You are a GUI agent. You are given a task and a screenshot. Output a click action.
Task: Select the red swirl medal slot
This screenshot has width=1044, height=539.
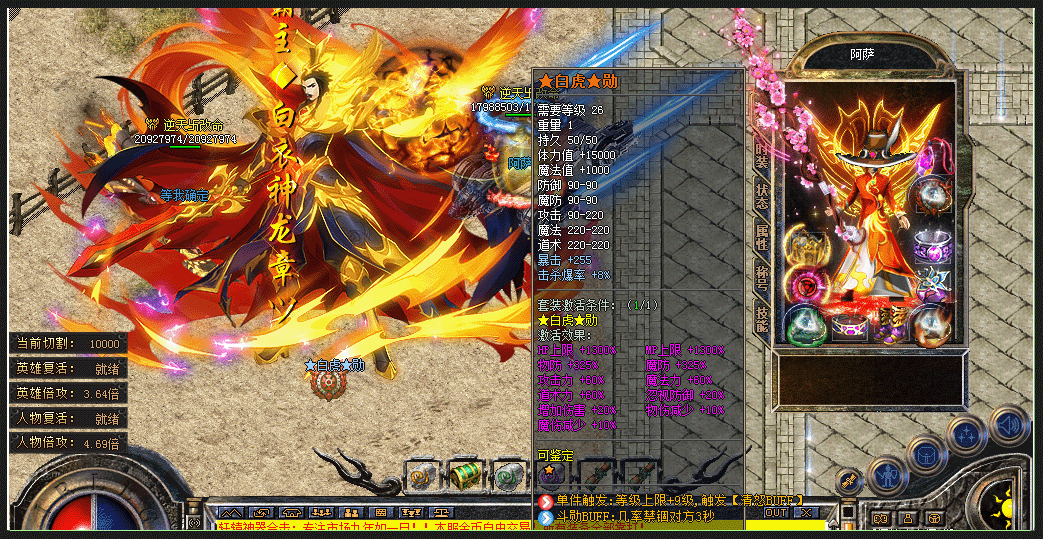805,284
